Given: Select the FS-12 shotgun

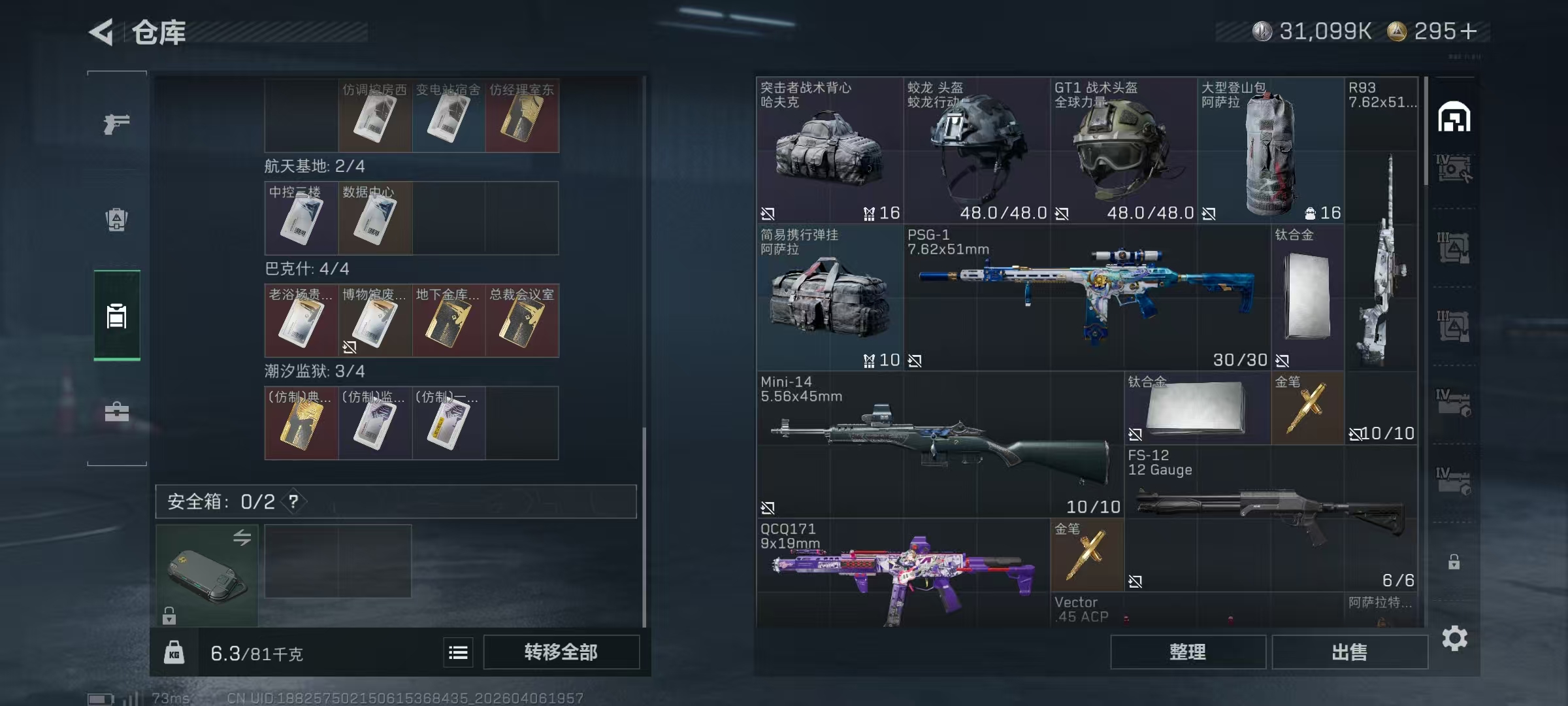Looking at the screenshot, I should (x=1270, y=518).
